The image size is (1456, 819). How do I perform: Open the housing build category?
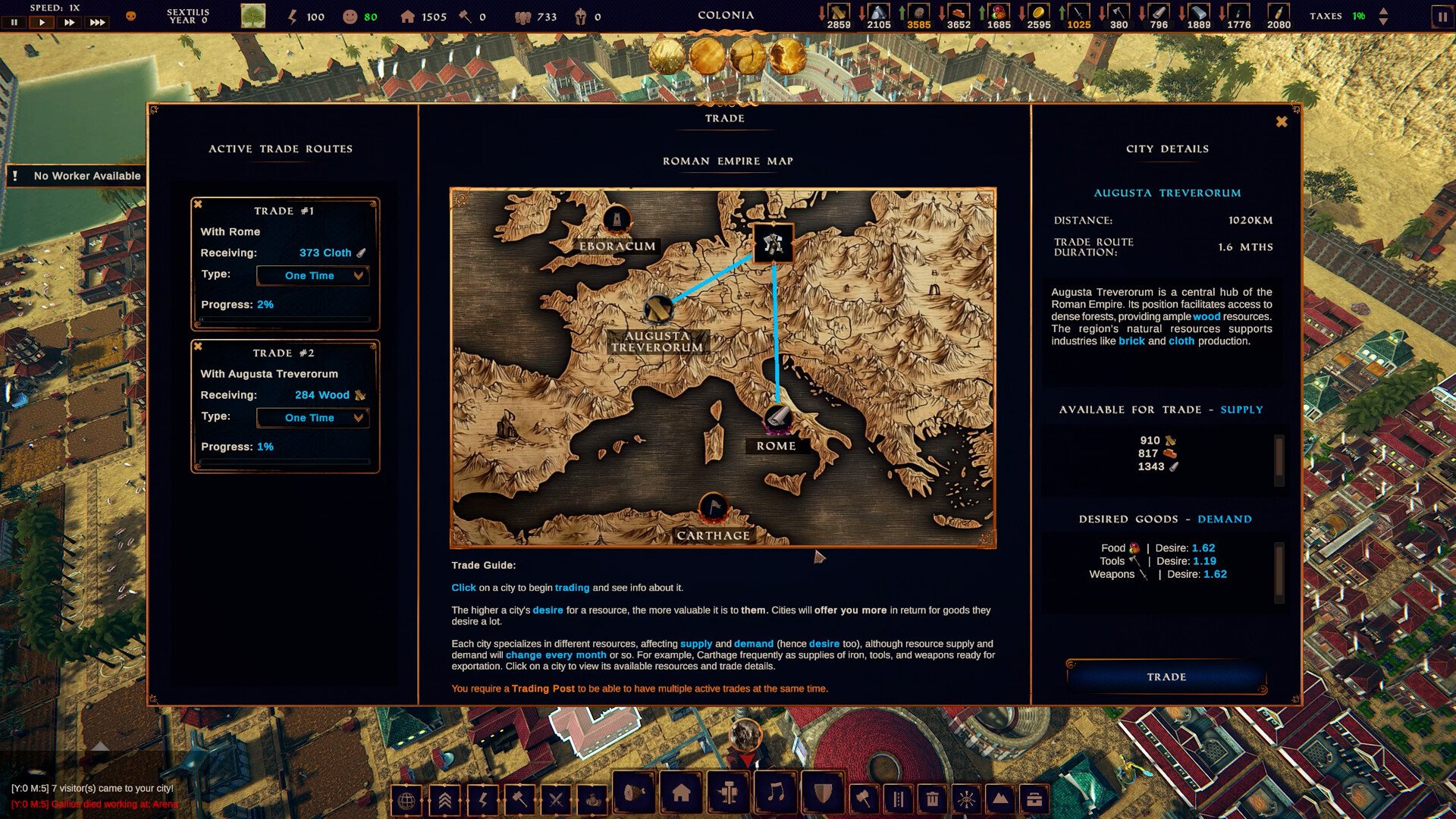(x=681, y=794)
